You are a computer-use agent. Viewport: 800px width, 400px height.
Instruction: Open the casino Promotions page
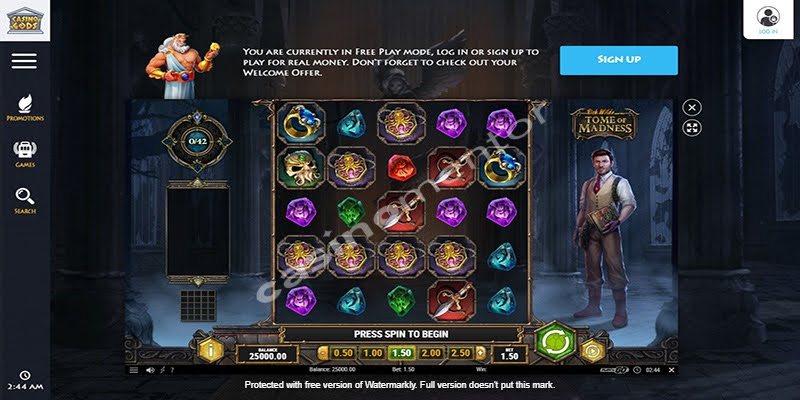25,107
